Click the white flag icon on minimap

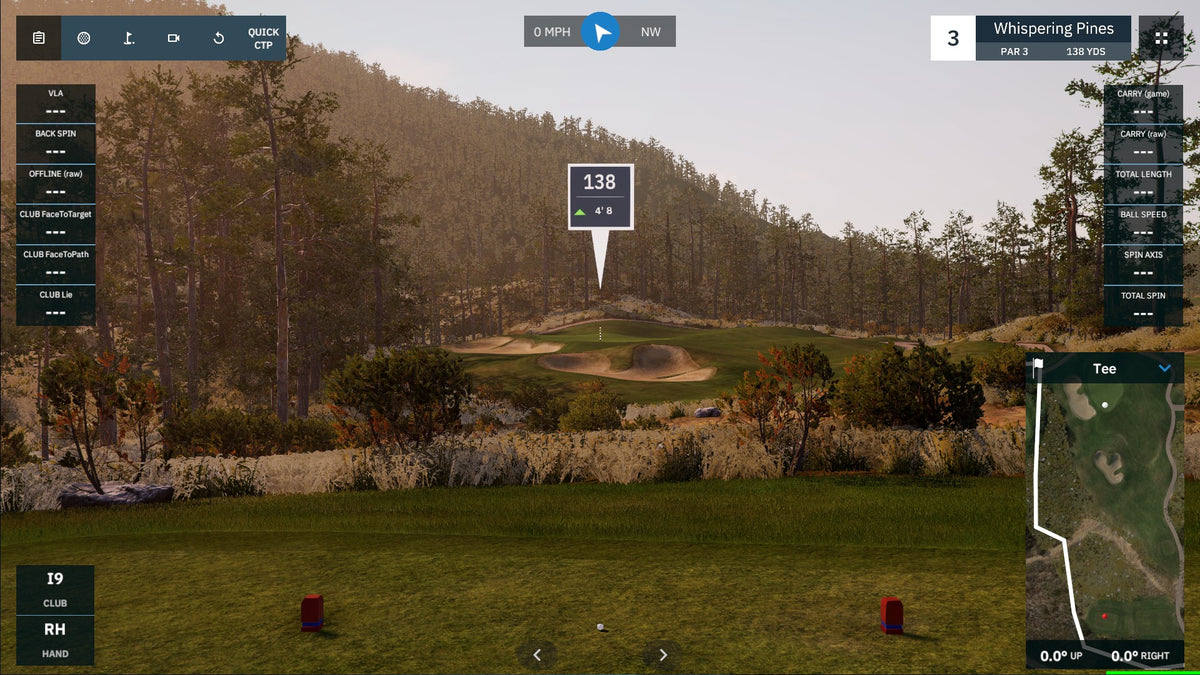(x=1038, y=364)
